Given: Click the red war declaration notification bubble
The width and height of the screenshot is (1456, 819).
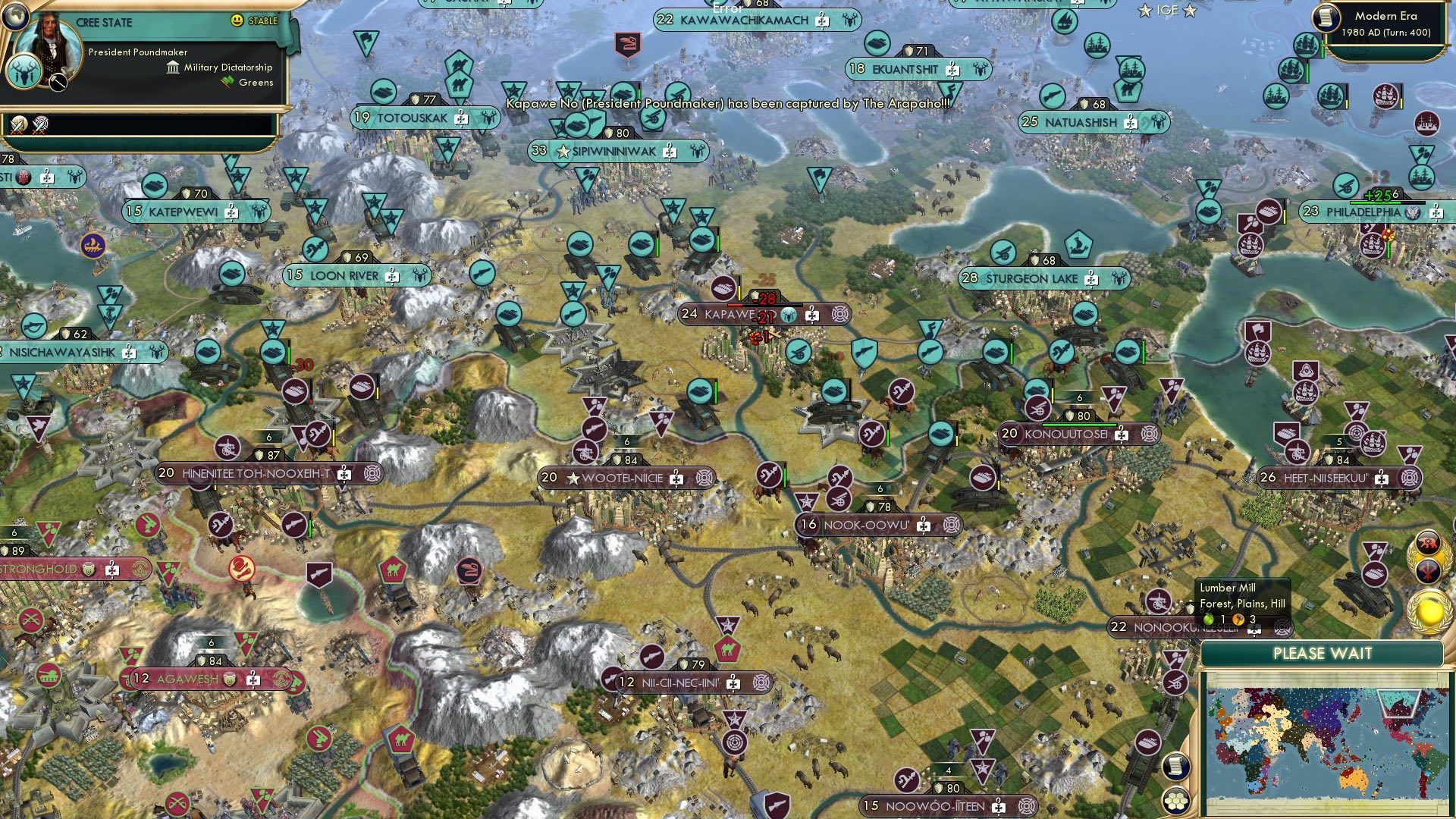Looking at the screenshot, I should 1429,542.
